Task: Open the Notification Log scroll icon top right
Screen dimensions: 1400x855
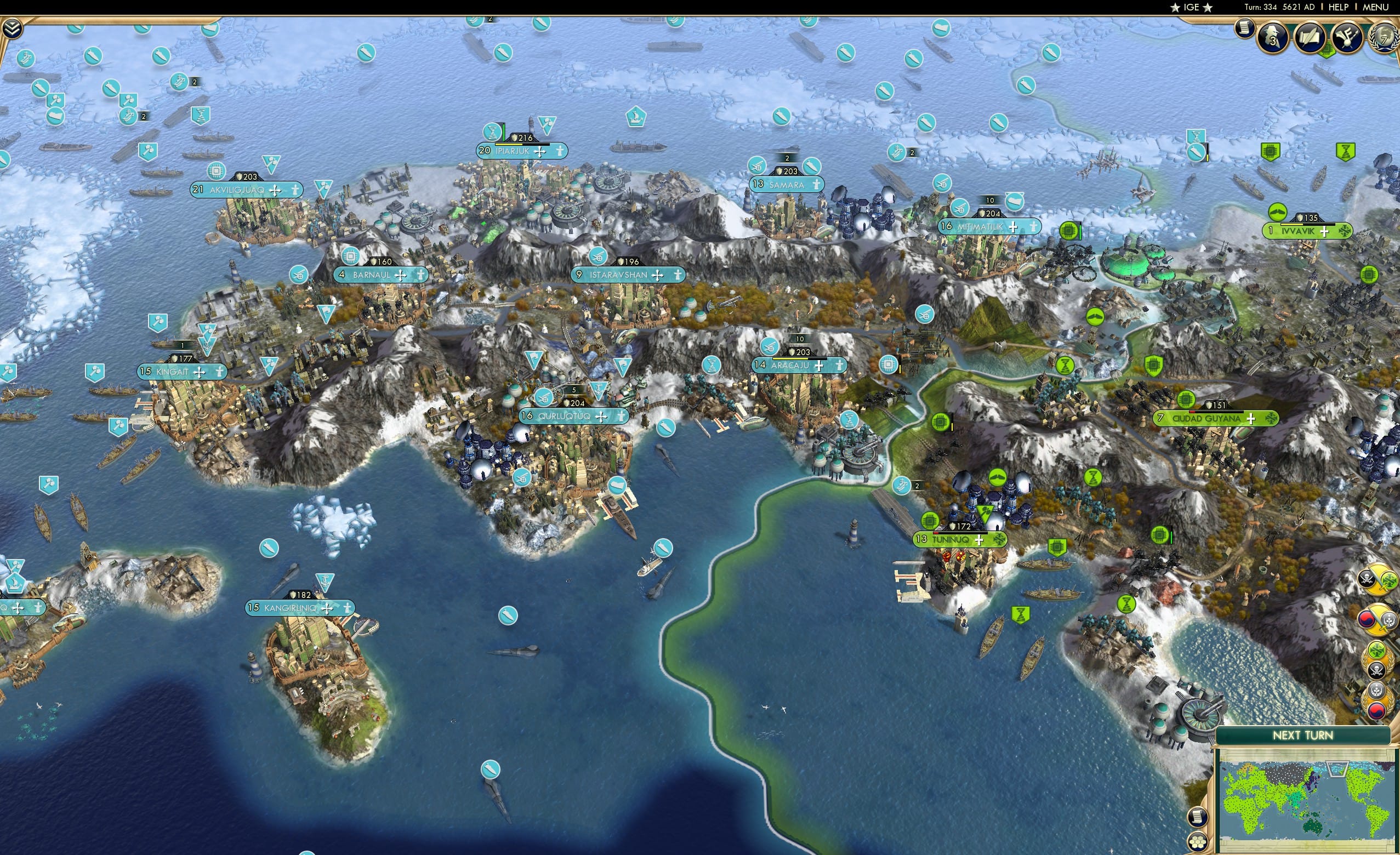Action: pos(1244,29)
